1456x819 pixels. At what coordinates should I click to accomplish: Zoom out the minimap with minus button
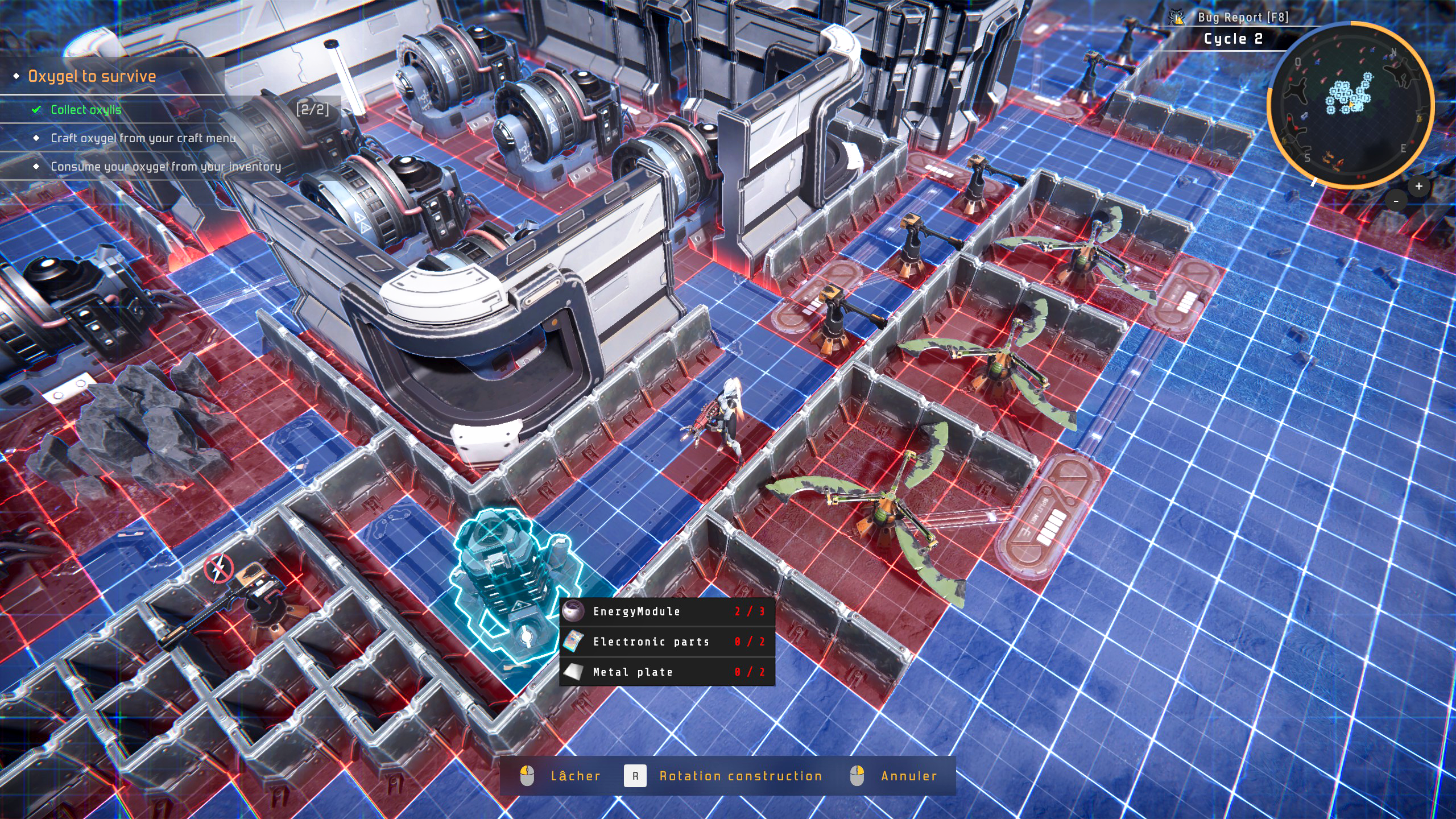click(1396, 201)
